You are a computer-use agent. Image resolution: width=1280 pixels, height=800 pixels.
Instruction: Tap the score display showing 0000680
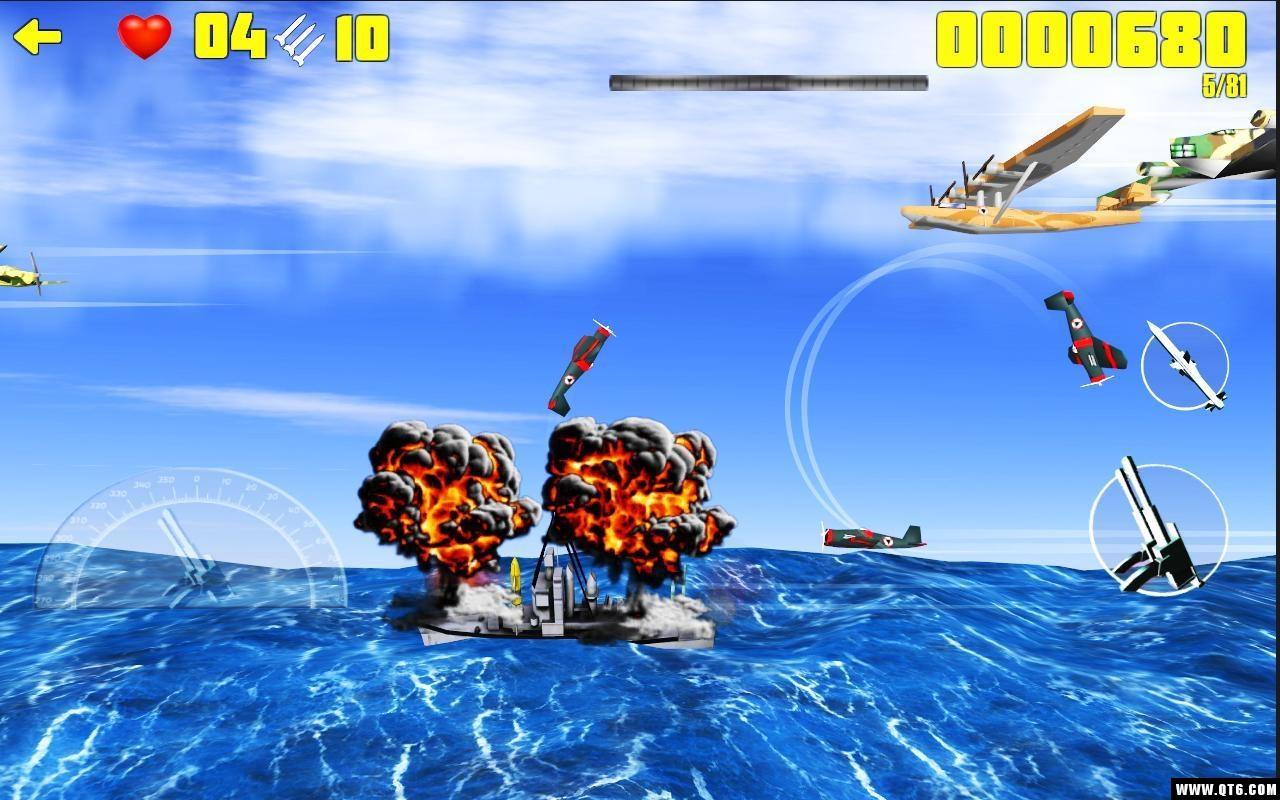[1090, 40]
